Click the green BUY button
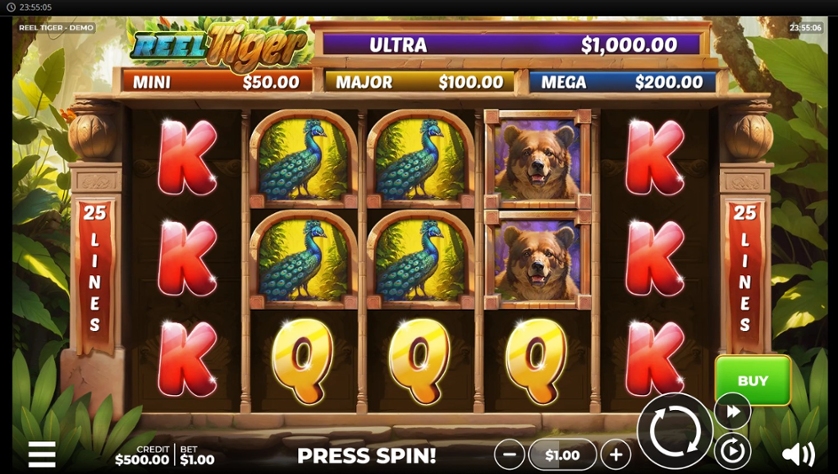The height and width of the screenshot is (474, 838). pyautogui.click(x=752, y=380)
